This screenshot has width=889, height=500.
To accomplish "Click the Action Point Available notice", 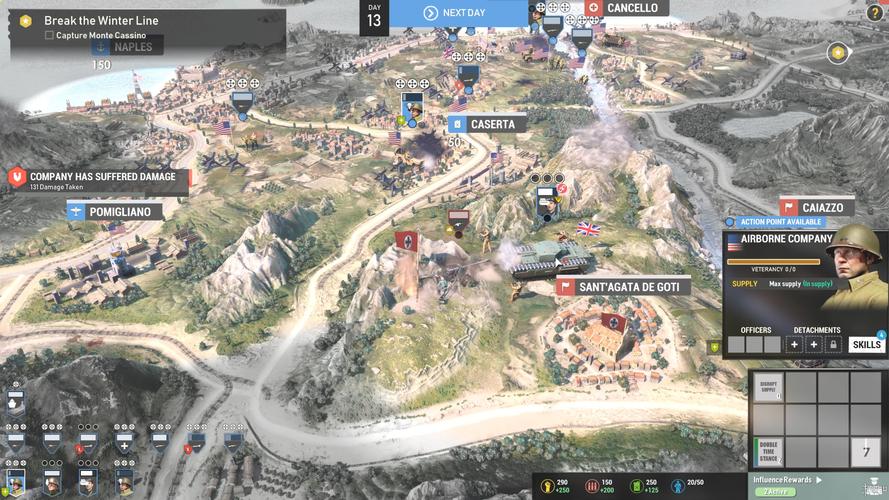I will click(778, 221).
